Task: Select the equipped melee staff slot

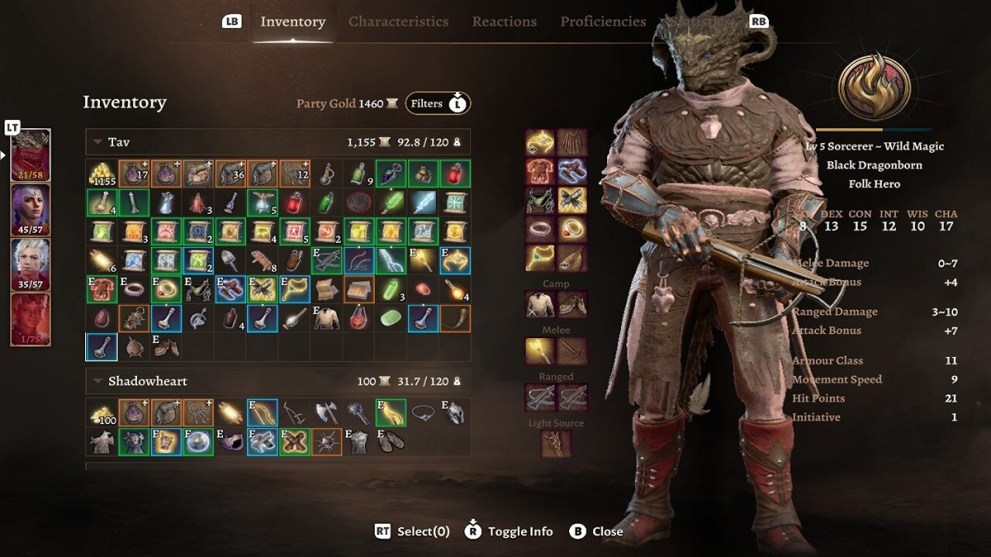Action: coord(540,351)
